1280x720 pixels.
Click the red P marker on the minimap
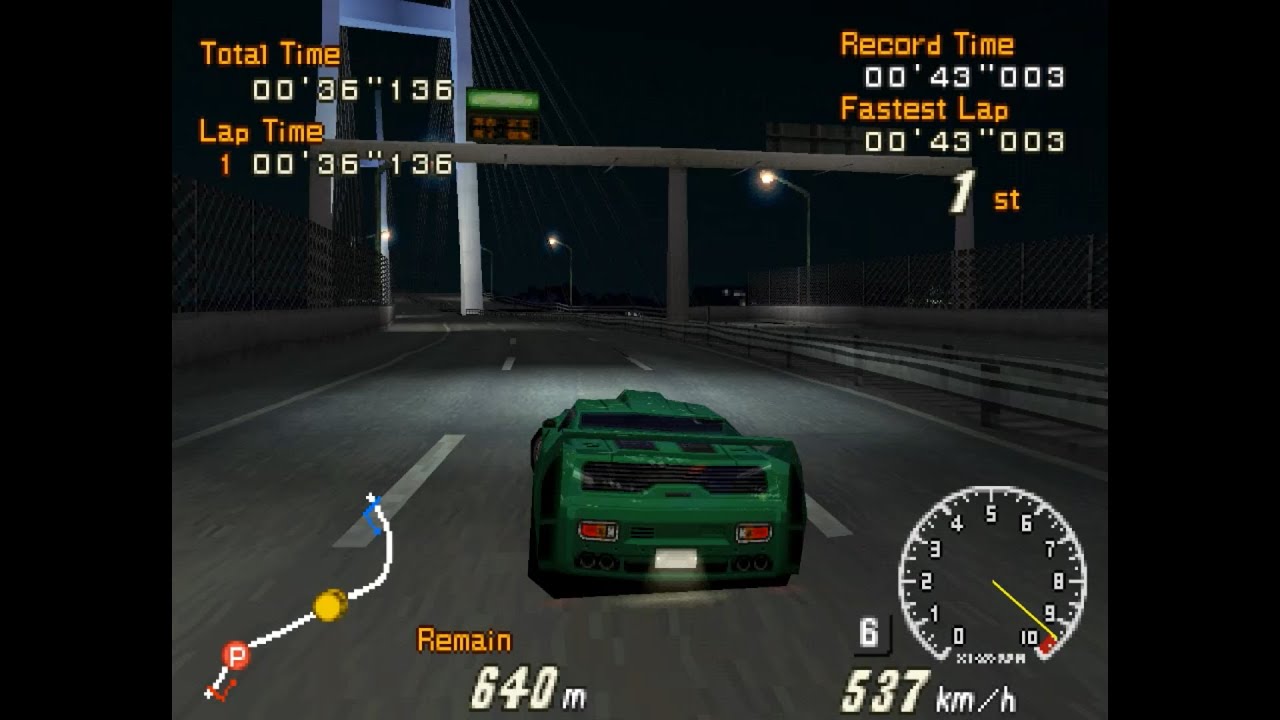[x=236, y=656]
